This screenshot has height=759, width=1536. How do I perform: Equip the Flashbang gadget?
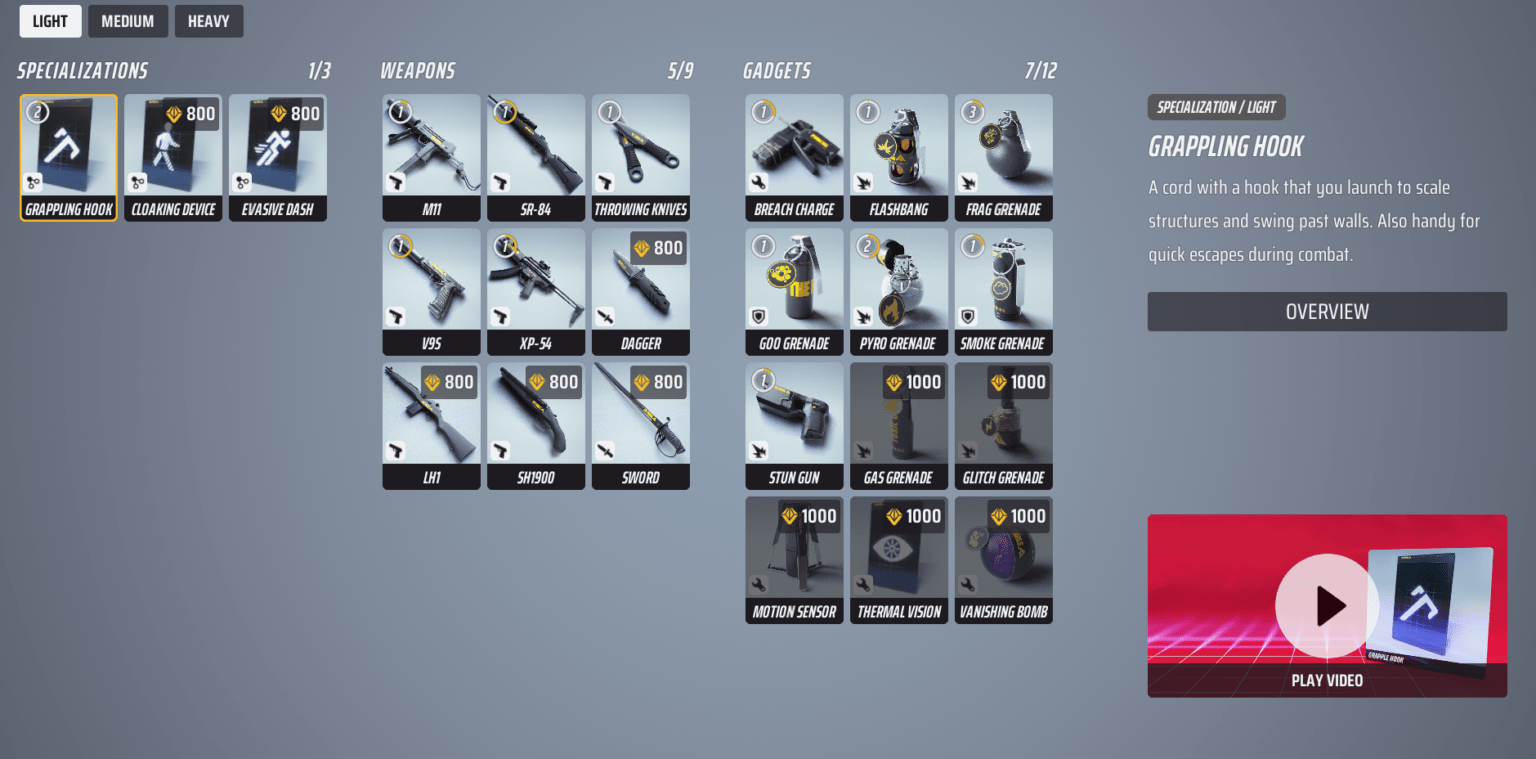tap(898, 157)
